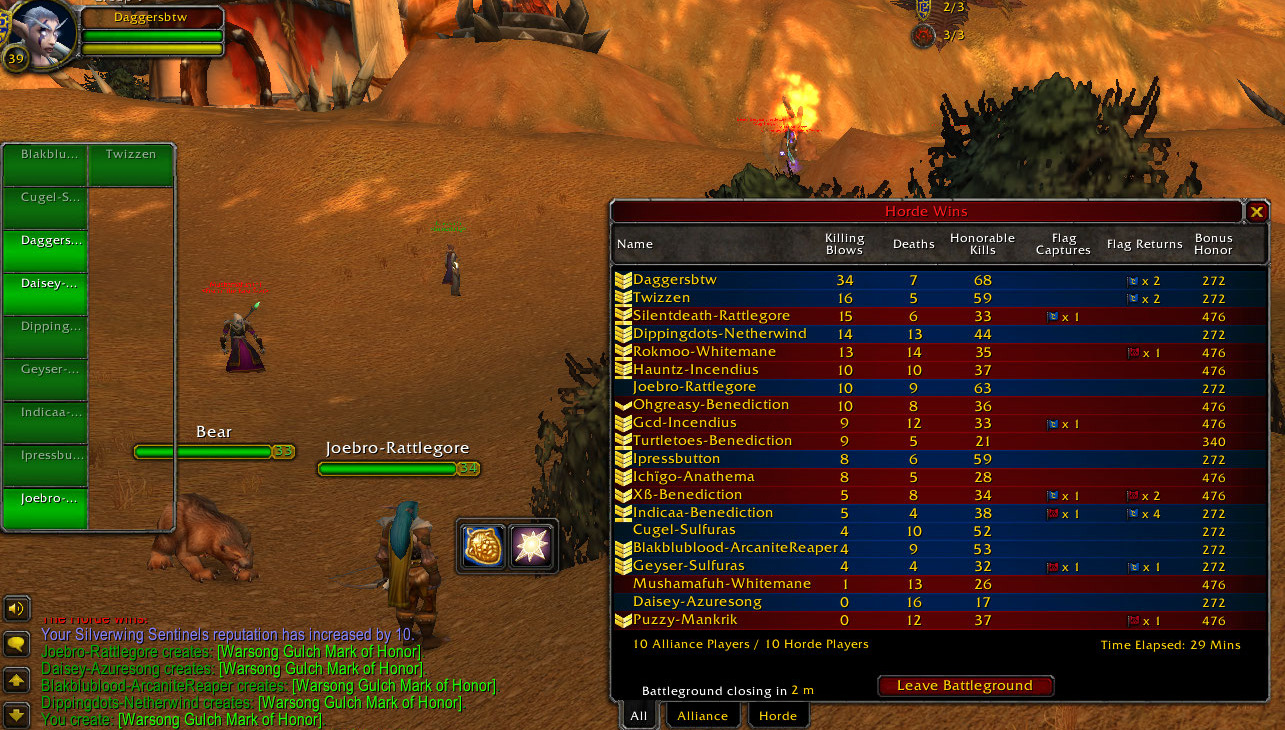This screenshot has width=1285, height=730.
Task: Leave Battleground via the red button
Action: (x=965, y=686)
